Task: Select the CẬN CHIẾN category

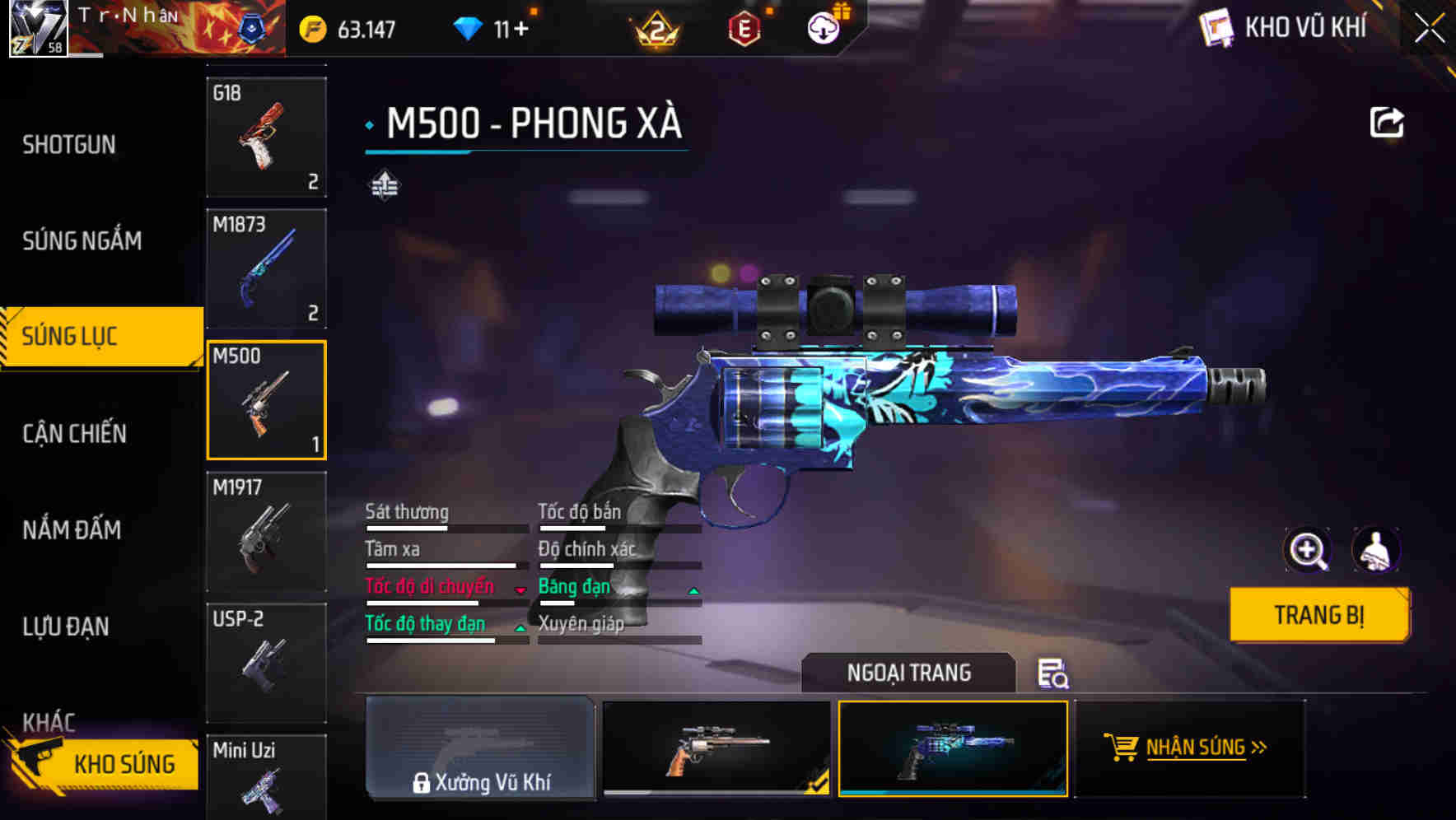Action: 72,433
